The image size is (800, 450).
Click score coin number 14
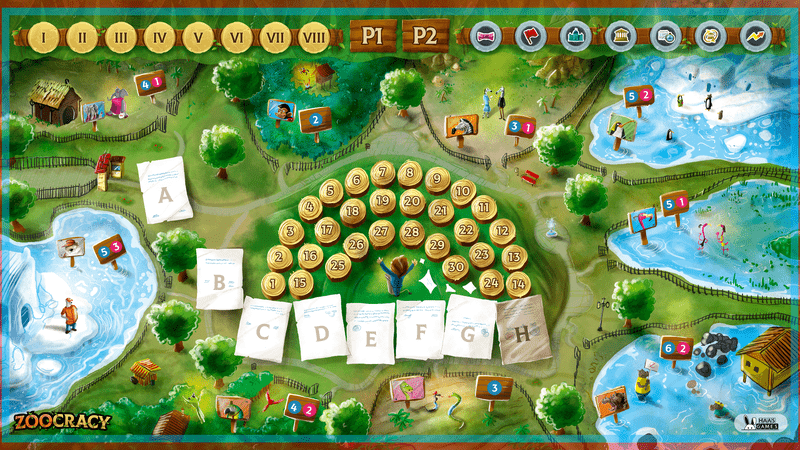(518, 283)
